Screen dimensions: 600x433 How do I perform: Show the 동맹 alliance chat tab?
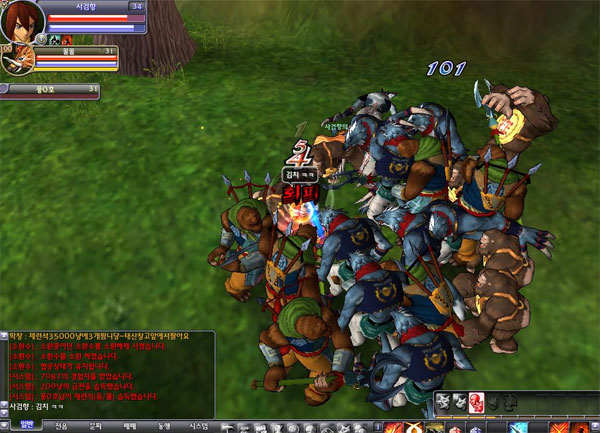(x=163, y=426)
